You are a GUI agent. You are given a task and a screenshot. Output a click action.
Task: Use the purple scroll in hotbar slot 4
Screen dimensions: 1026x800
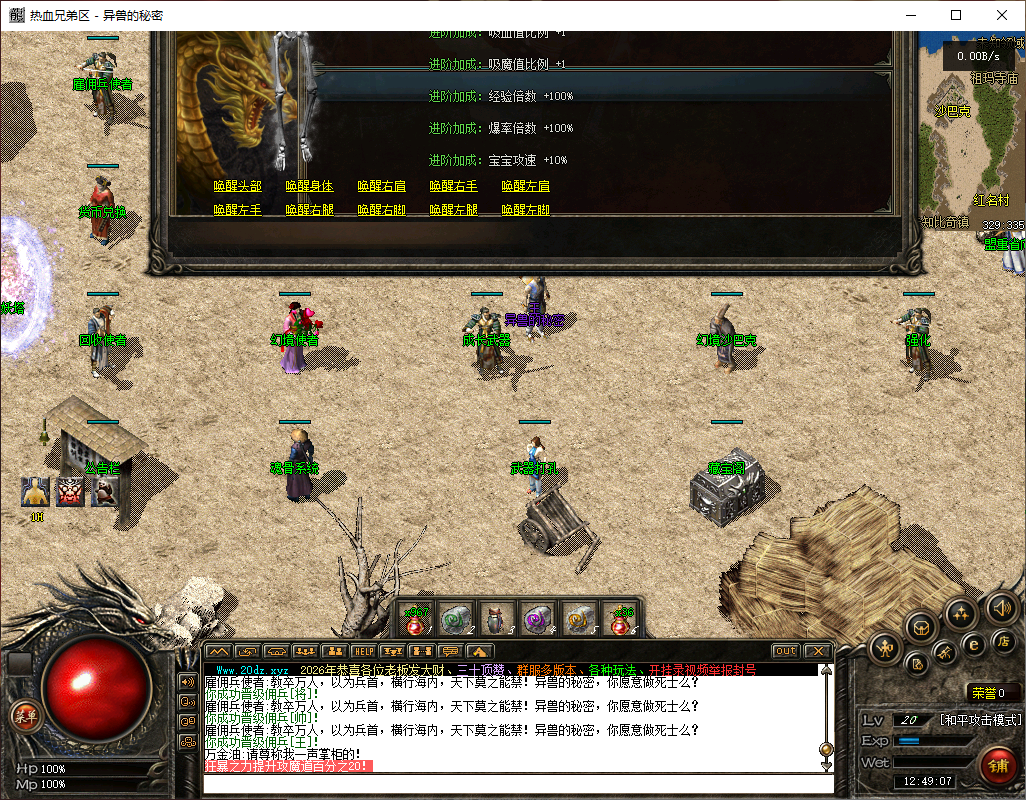pyautogui.click(x=539, y=619)
